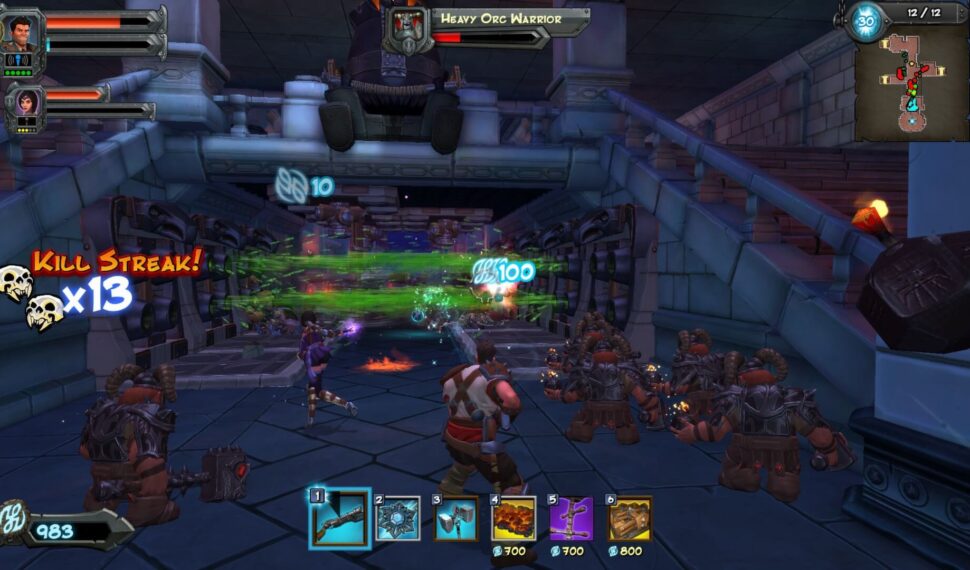970x570 pixels.
Task: Choose the ice amulet in slot 2
Action: [x=397, y=518]
